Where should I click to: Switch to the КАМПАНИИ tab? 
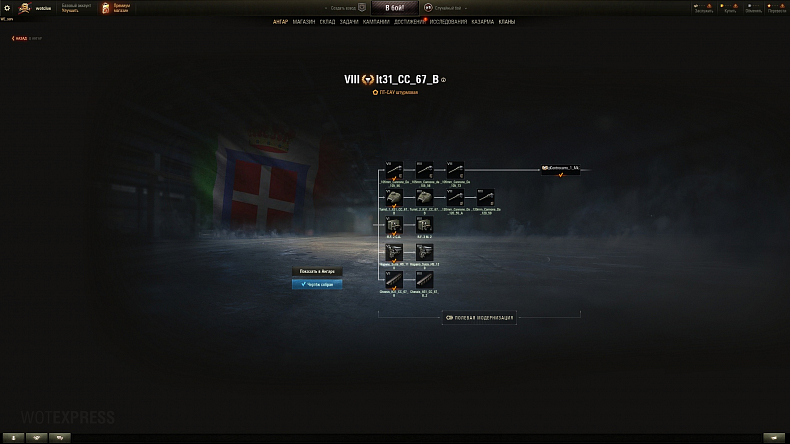tap(376, 21)
